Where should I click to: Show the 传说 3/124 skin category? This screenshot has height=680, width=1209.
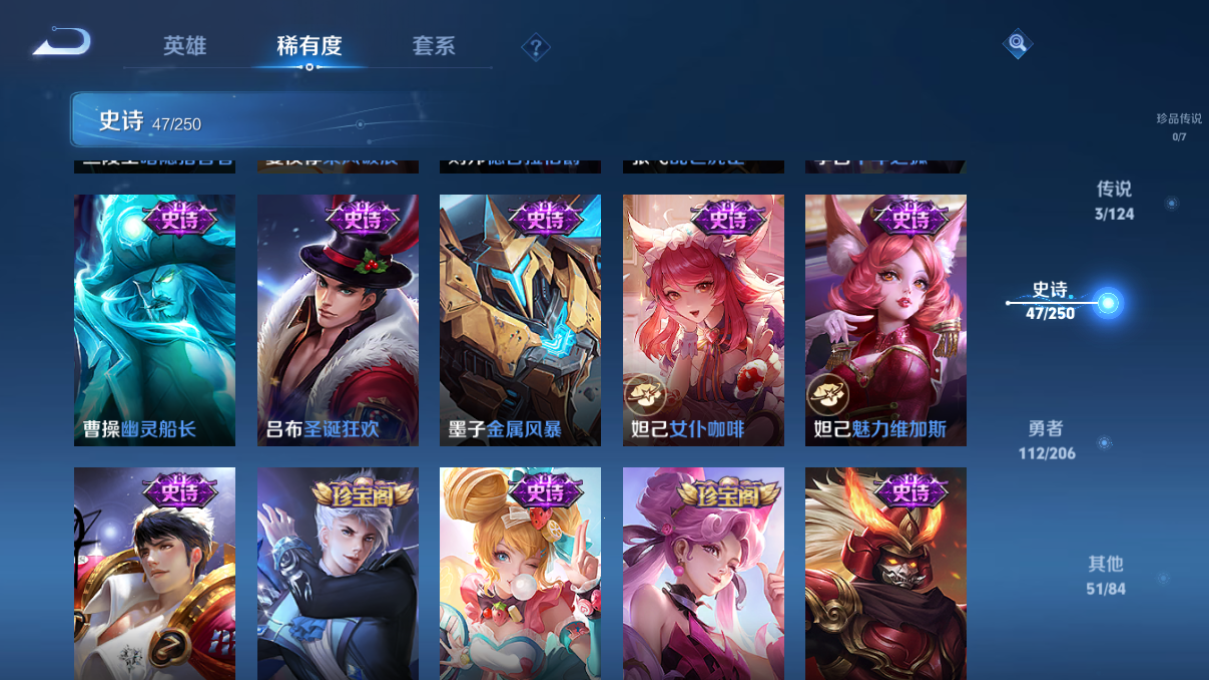point(1114,200)
